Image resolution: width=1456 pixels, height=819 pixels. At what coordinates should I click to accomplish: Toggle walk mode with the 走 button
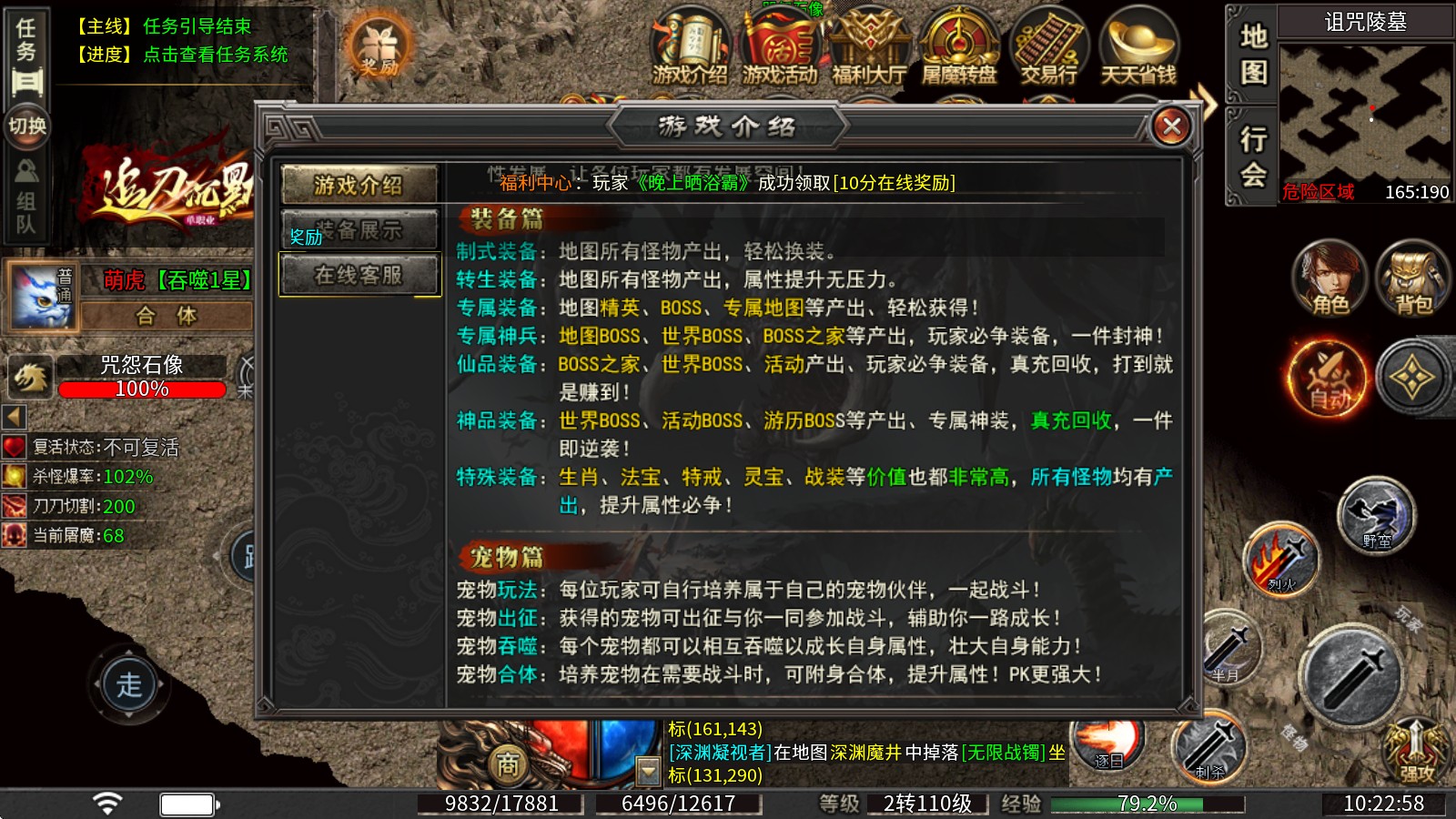127,684
